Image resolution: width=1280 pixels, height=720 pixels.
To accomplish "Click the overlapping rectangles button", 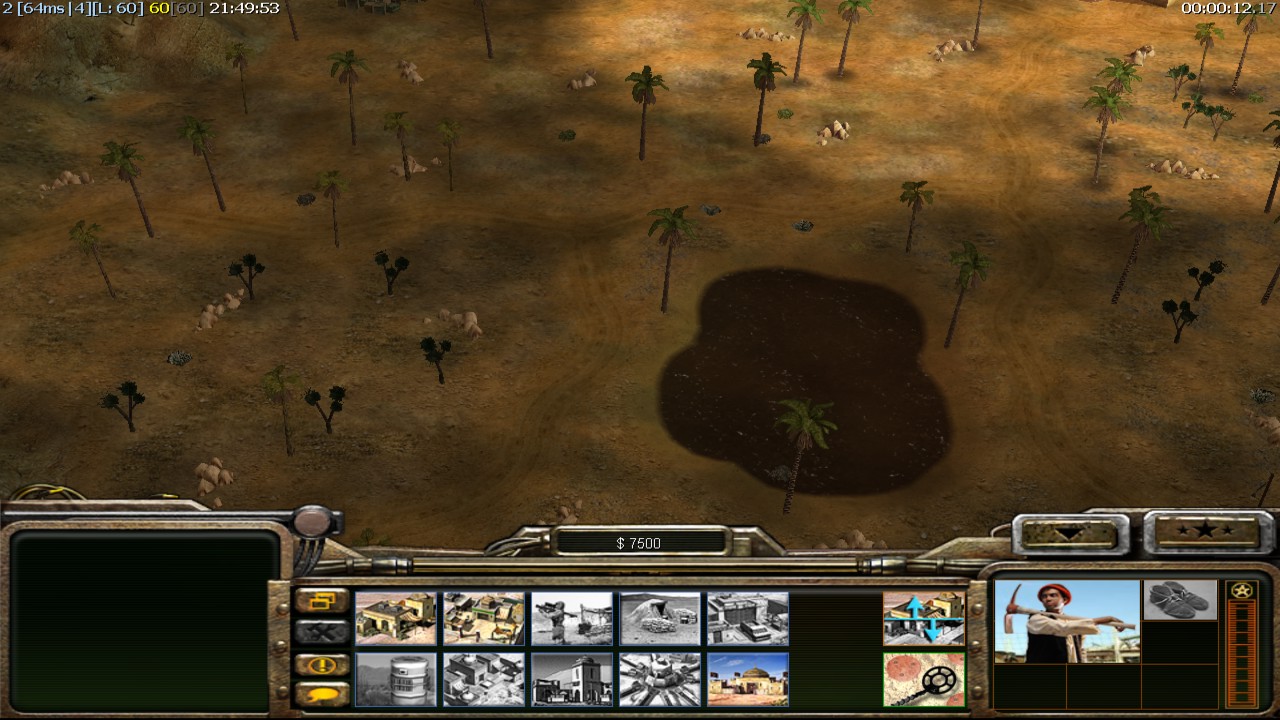I will [322, 601].
